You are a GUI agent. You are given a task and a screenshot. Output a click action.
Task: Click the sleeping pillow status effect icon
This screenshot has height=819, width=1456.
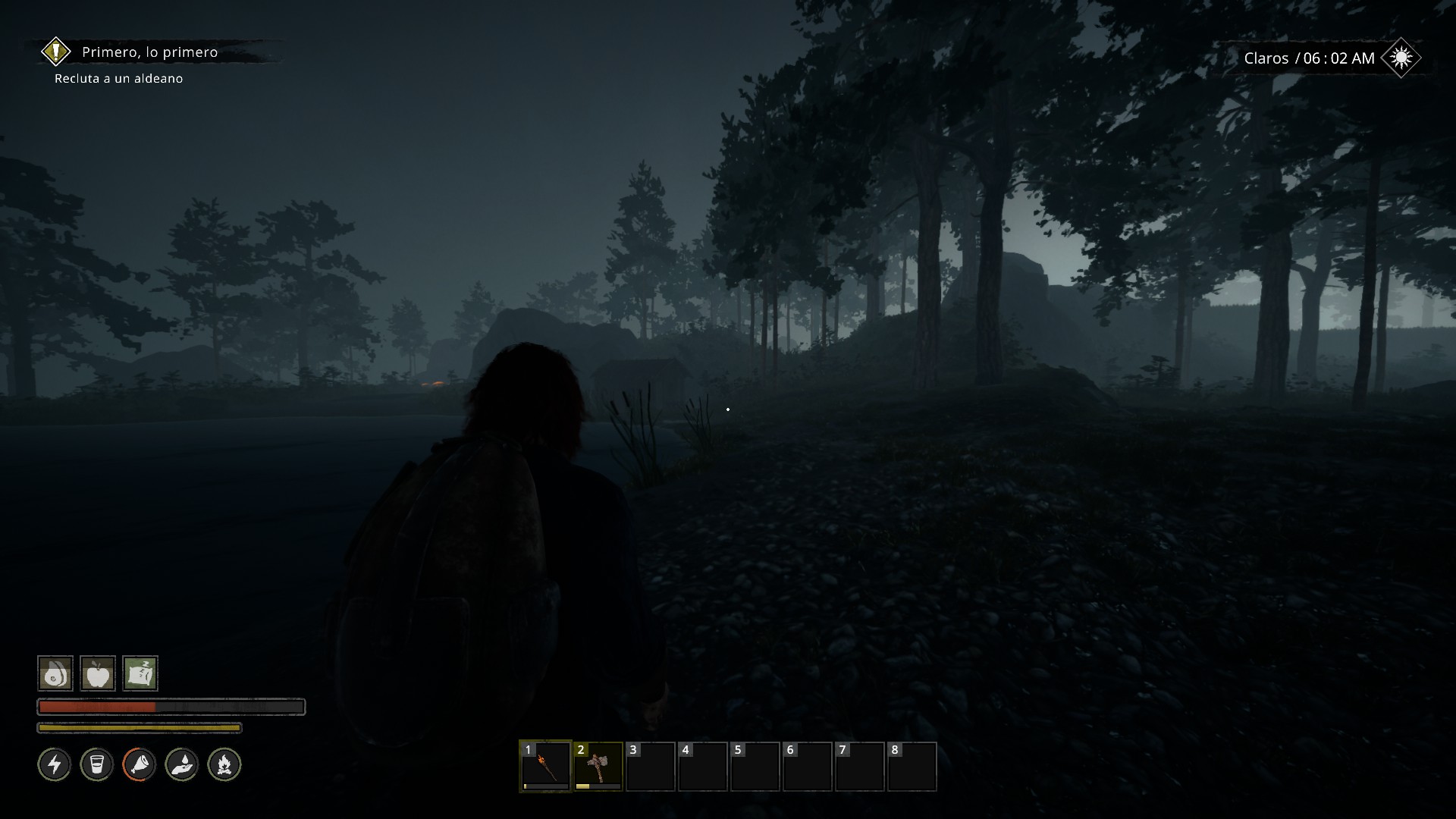(140, 673)
